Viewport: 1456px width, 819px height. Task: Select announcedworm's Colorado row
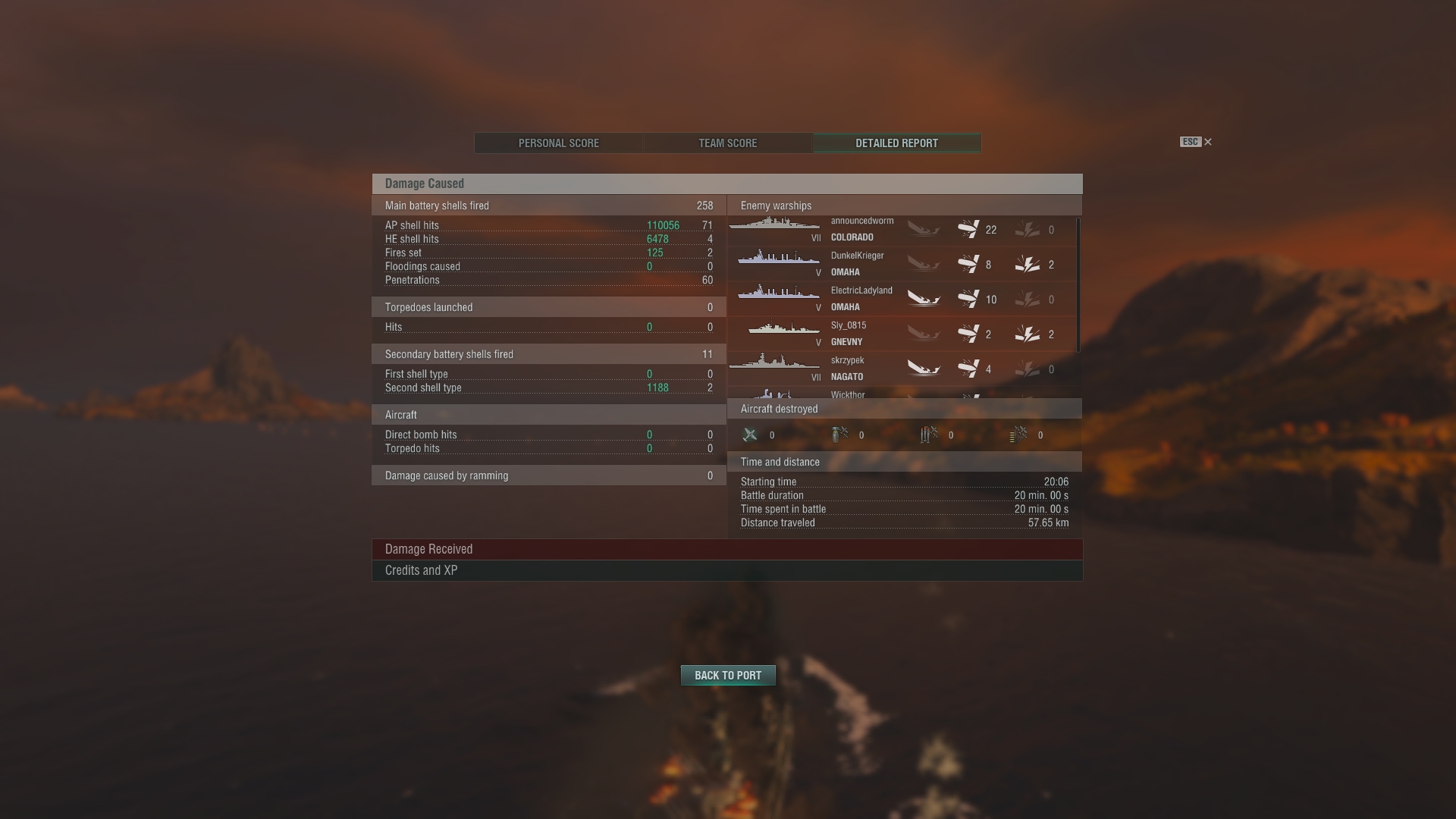click(901, 230)
